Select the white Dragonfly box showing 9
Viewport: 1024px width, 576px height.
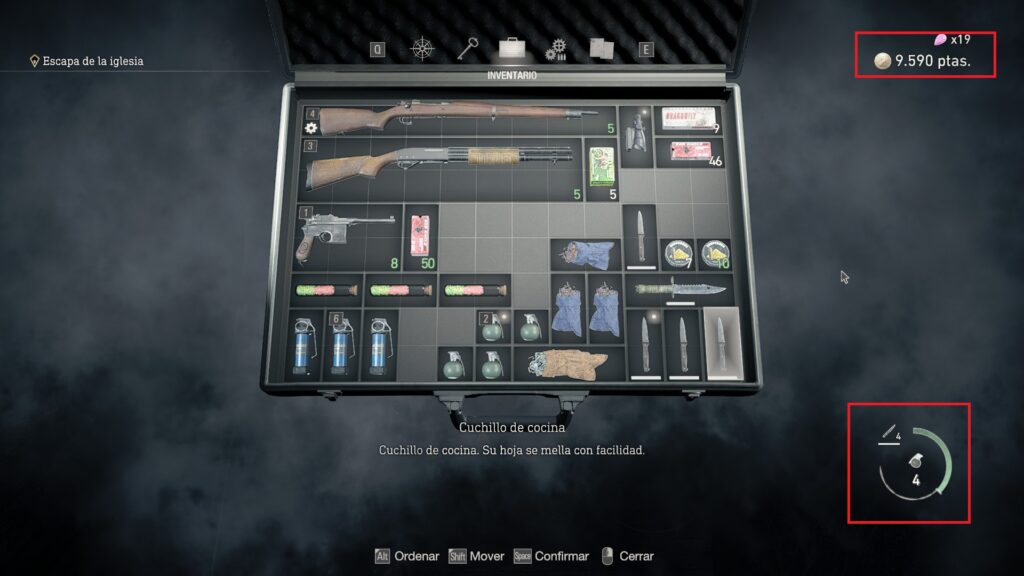pos(688,118)
